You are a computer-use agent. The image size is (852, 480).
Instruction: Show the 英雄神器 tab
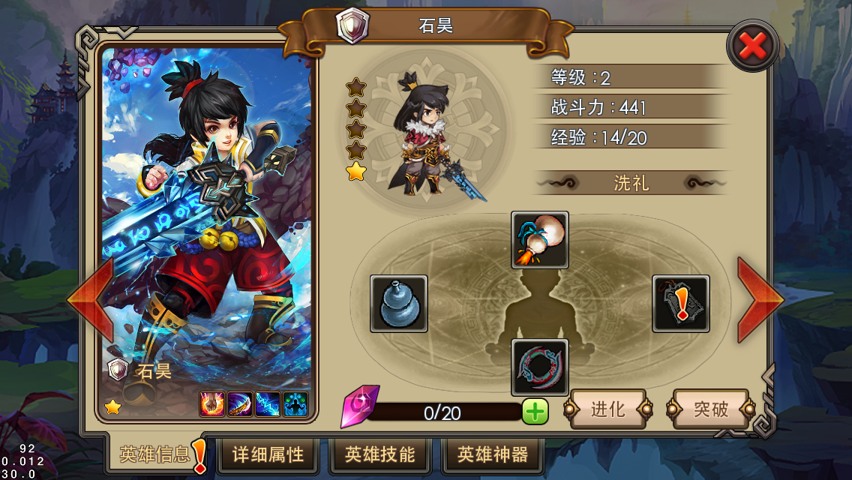point(493,455)
